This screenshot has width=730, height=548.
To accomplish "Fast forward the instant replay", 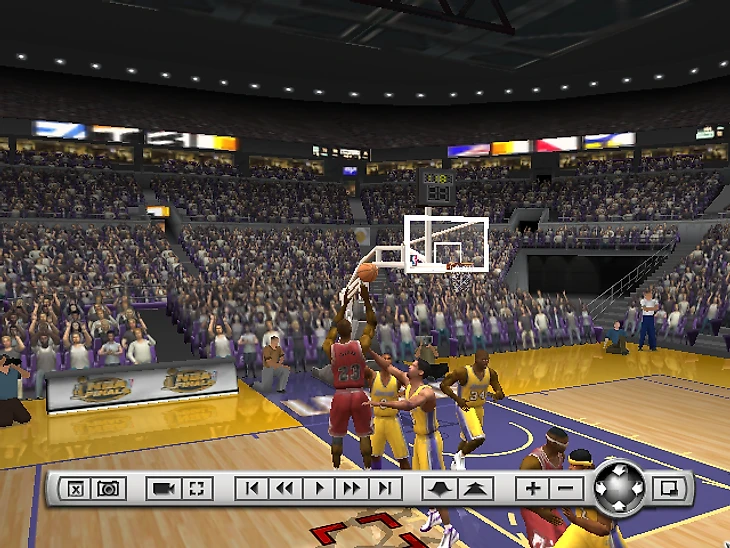I will 352,489.
